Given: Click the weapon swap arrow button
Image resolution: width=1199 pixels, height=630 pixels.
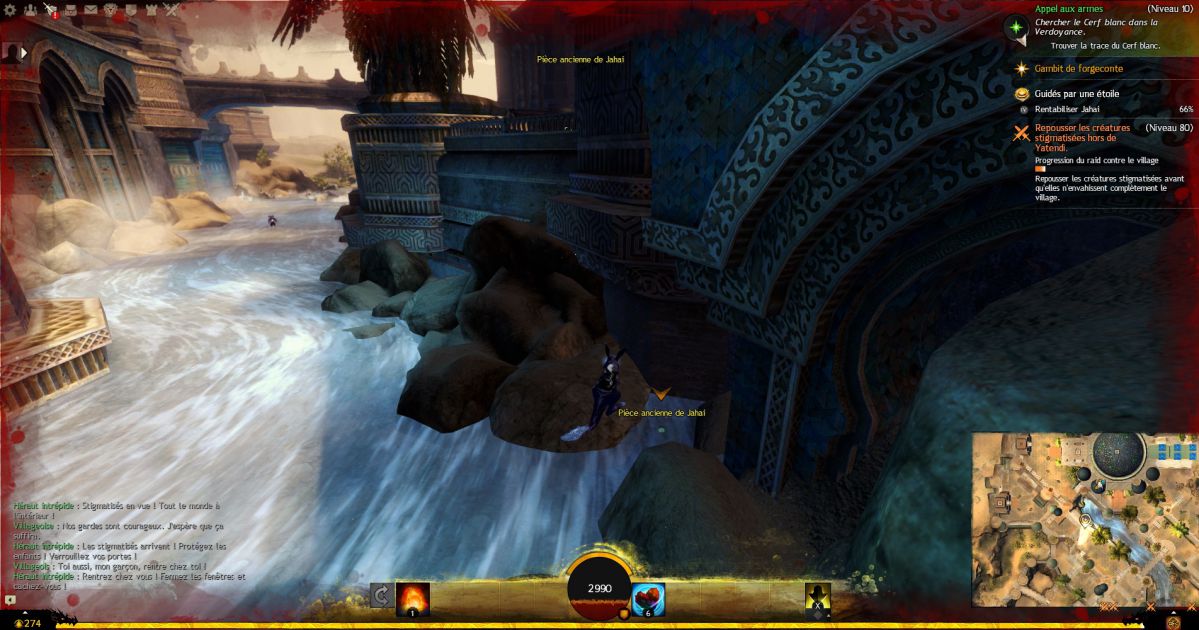Looking at the screenshot, I should click(x=381, y=597).
